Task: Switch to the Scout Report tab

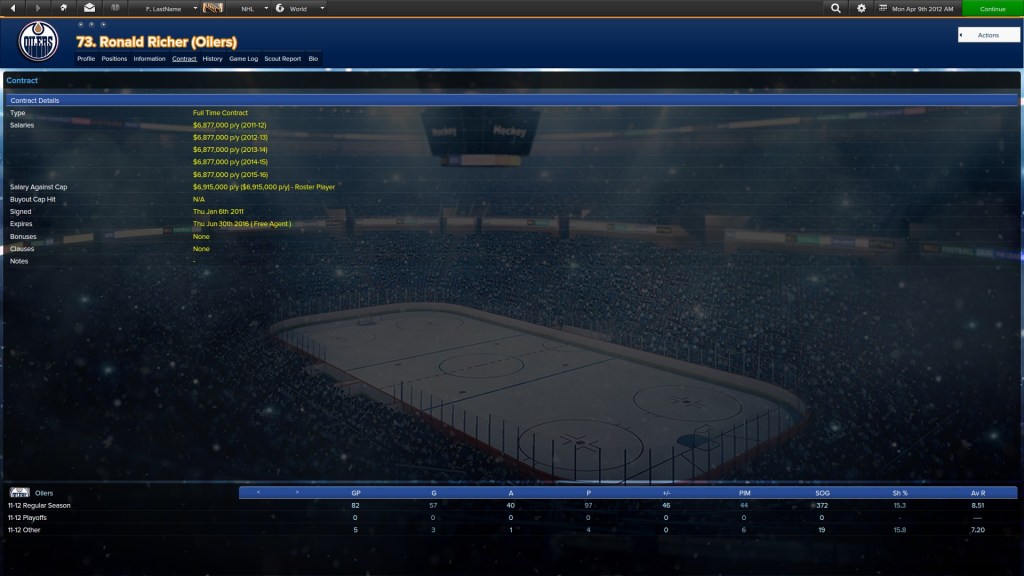Action: [282, 59]
